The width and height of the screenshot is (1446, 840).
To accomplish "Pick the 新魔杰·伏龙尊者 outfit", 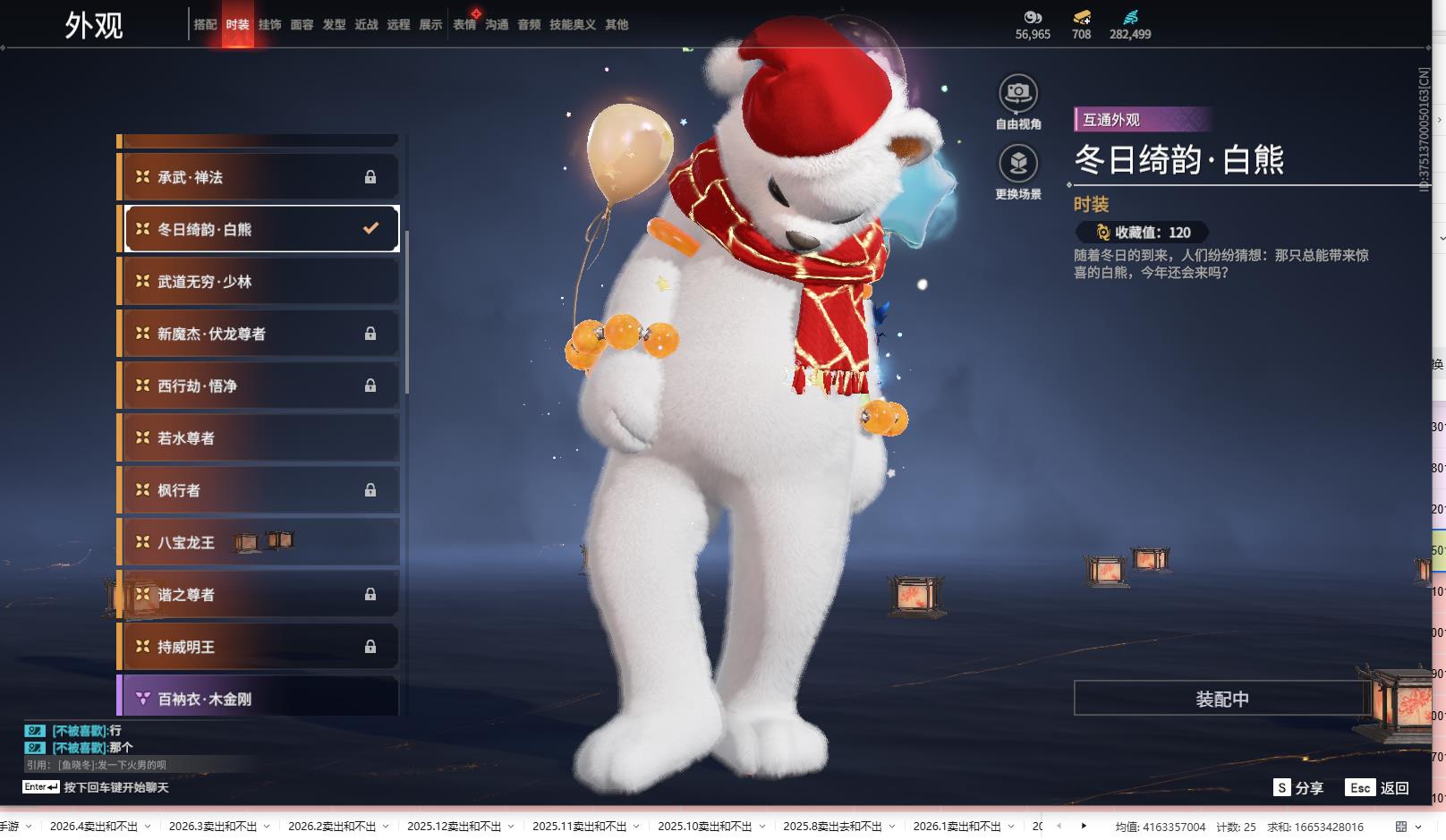I will pos(259,334).
